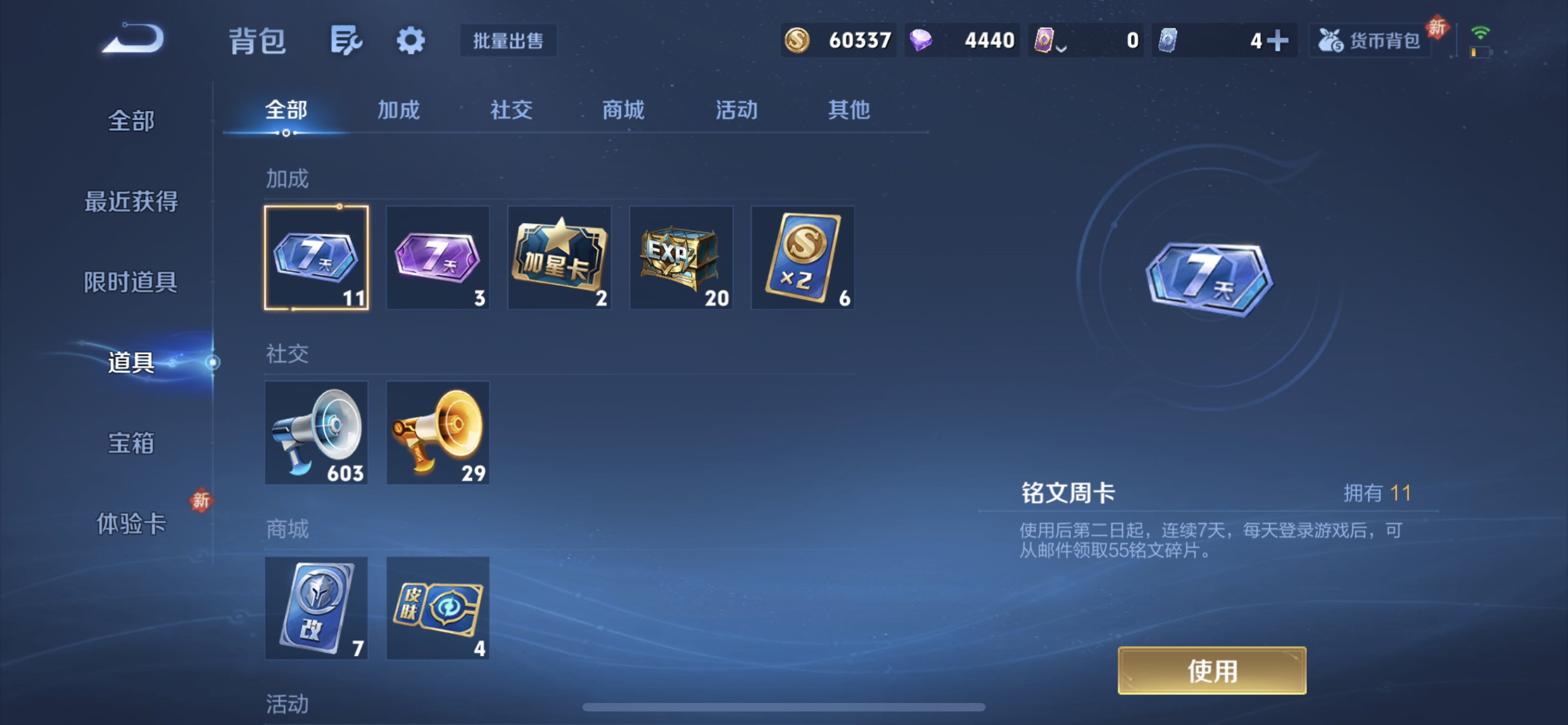Open the 加星卡 star boost card

559,258
